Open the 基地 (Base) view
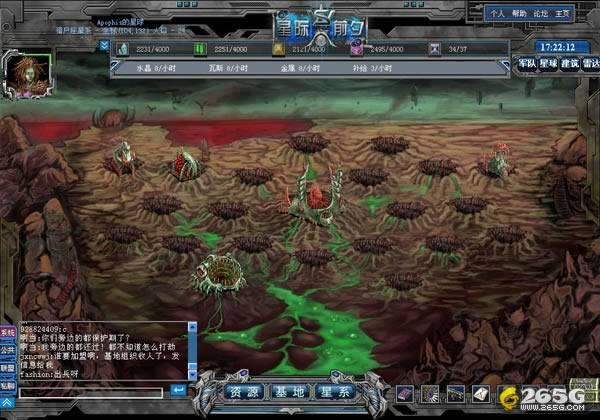The image size is (600, 420). (x=290, y=392)
